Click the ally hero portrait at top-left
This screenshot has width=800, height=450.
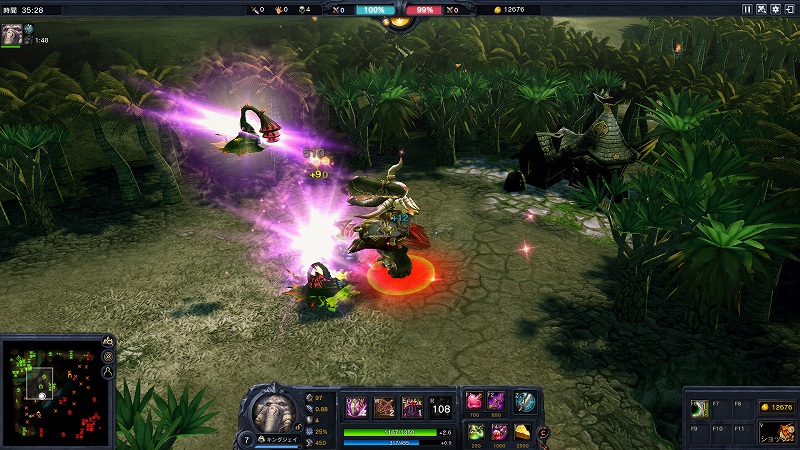point(12,34)
